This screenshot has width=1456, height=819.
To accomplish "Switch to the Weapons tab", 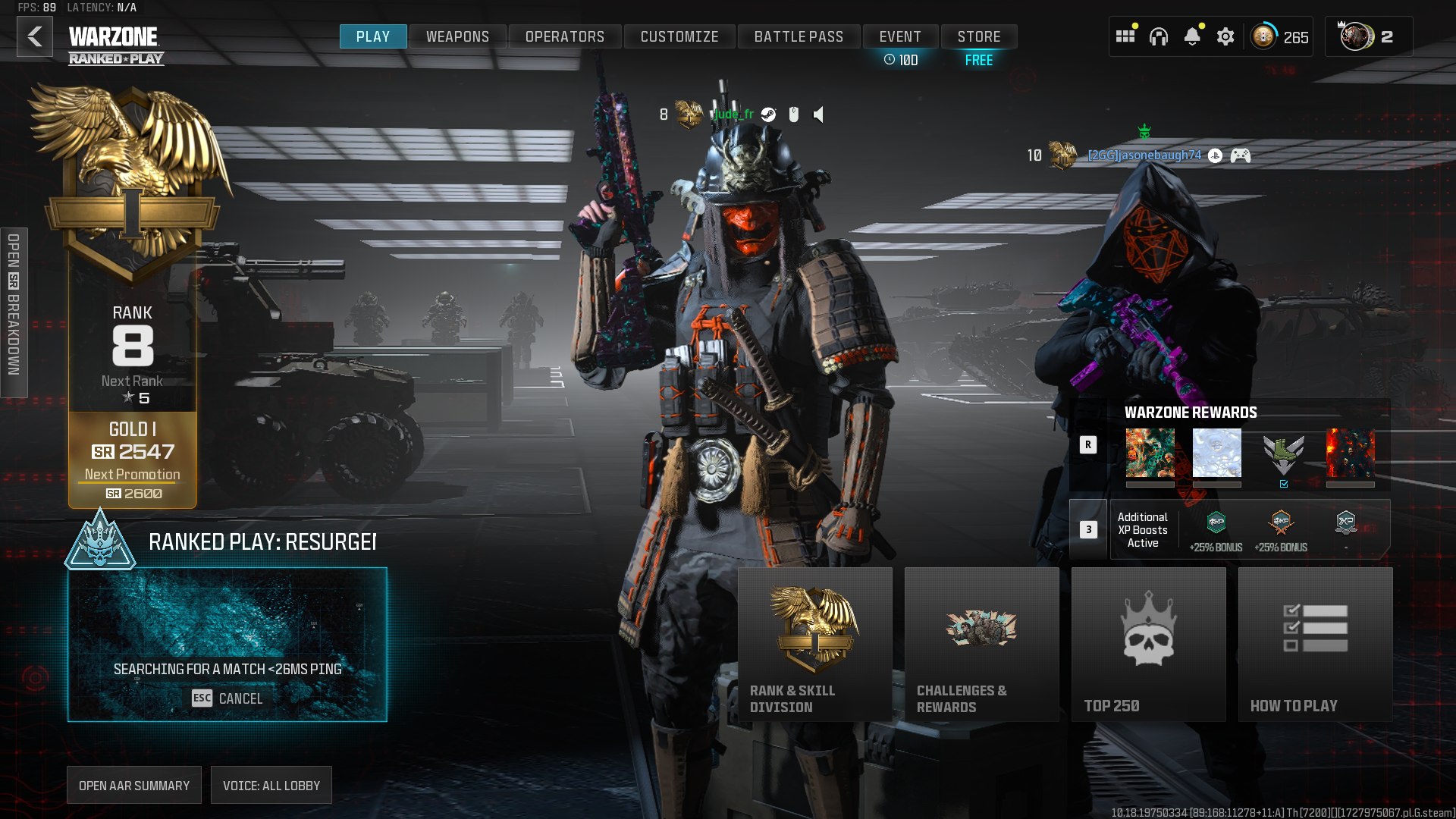I will click(457, 36).
